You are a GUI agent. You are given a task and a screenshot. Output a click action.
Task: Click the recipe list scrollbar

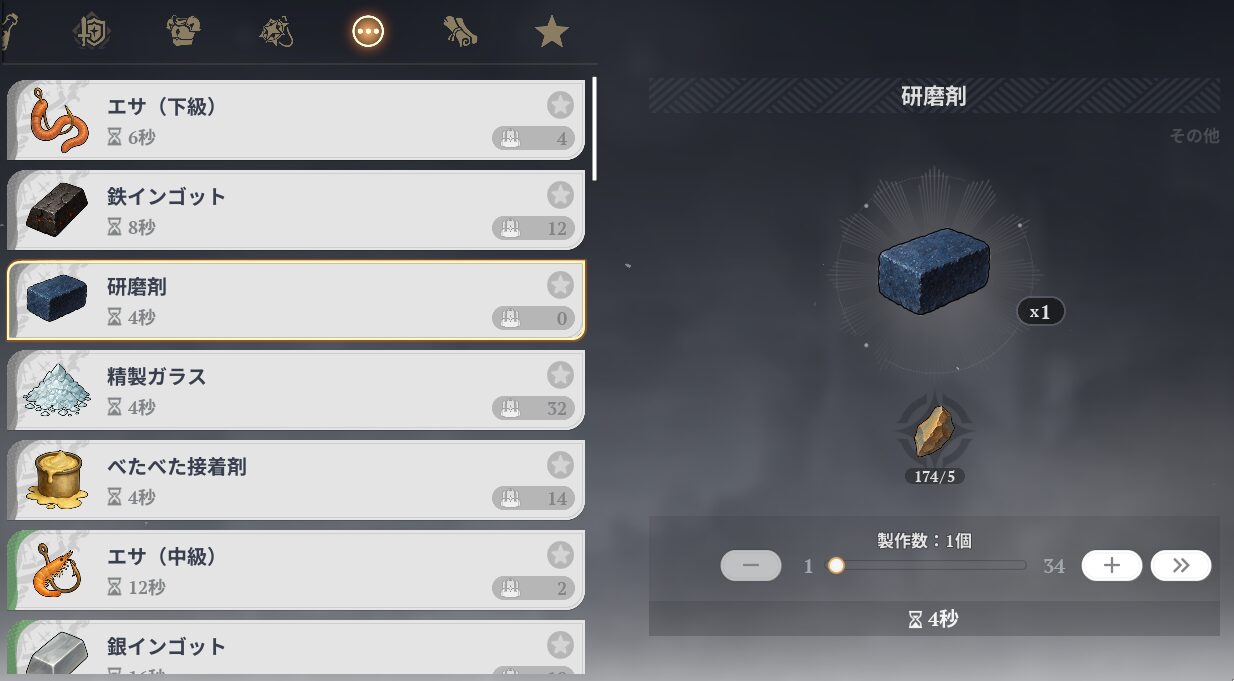(x=595, y=128)
